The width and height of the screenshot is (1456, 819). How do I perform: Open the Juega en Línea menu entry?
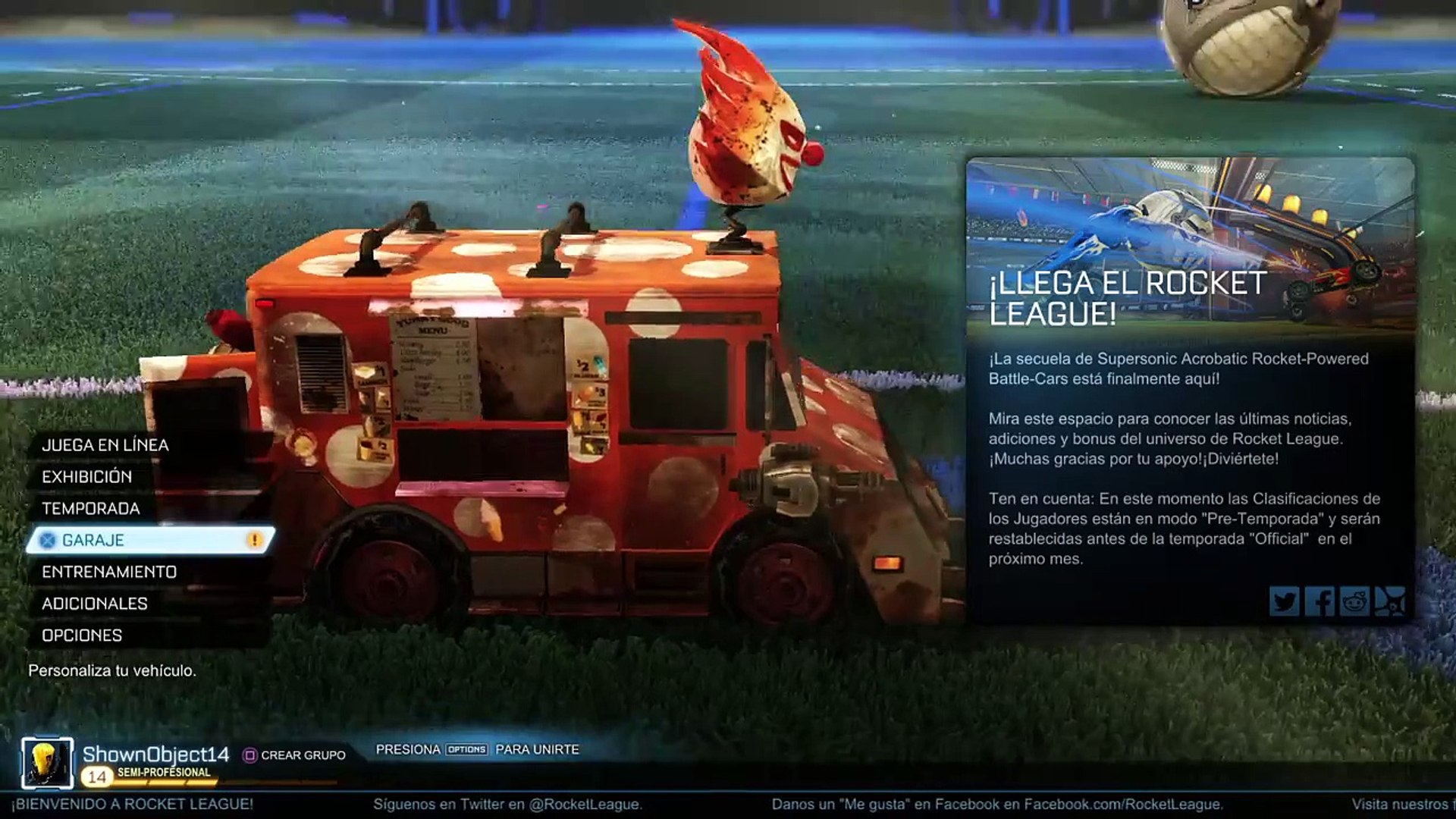pos(105,445)
